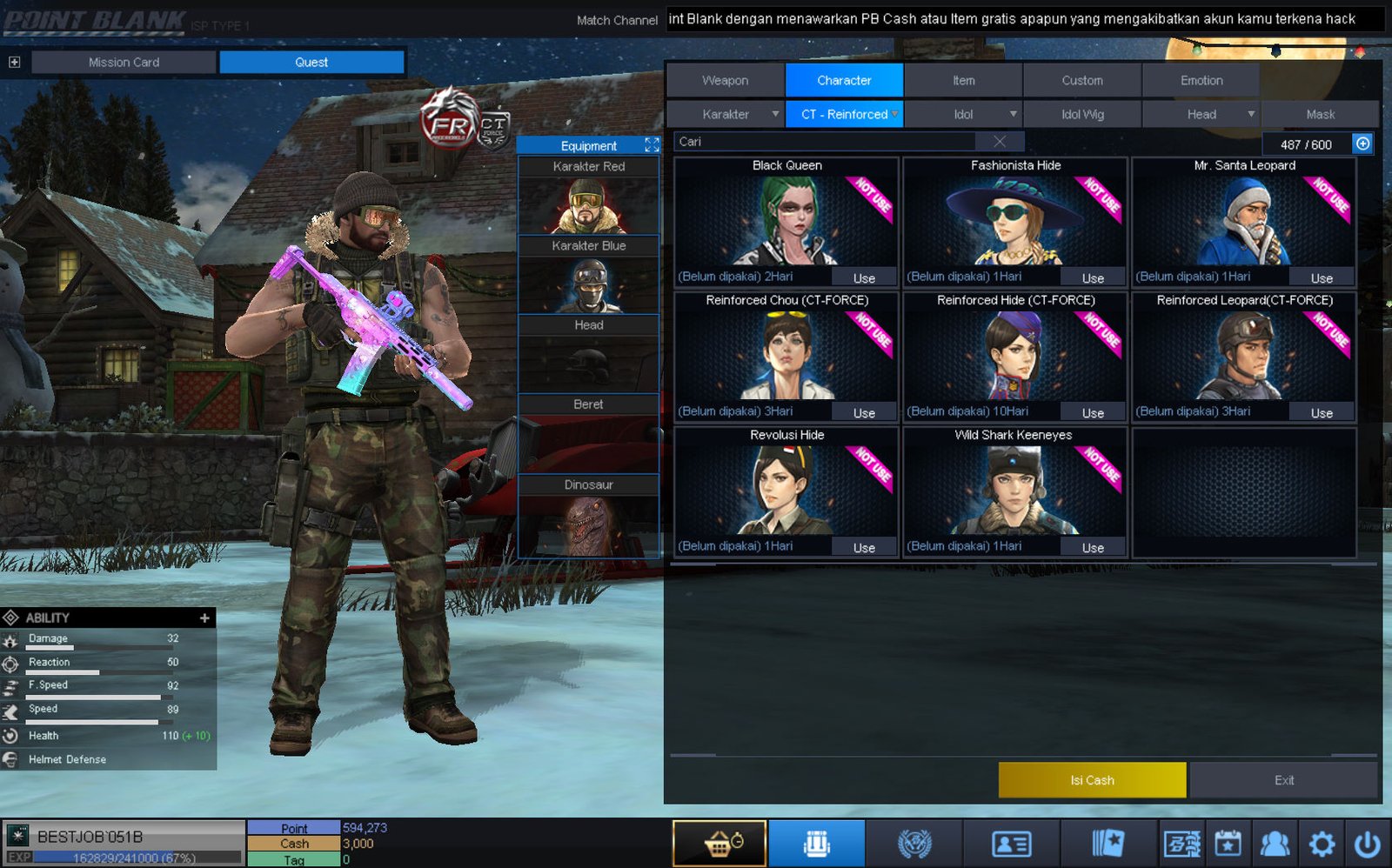Clear the search box with X
The height and width of the screenshot is (868, 1392).
pos(1000,142)
